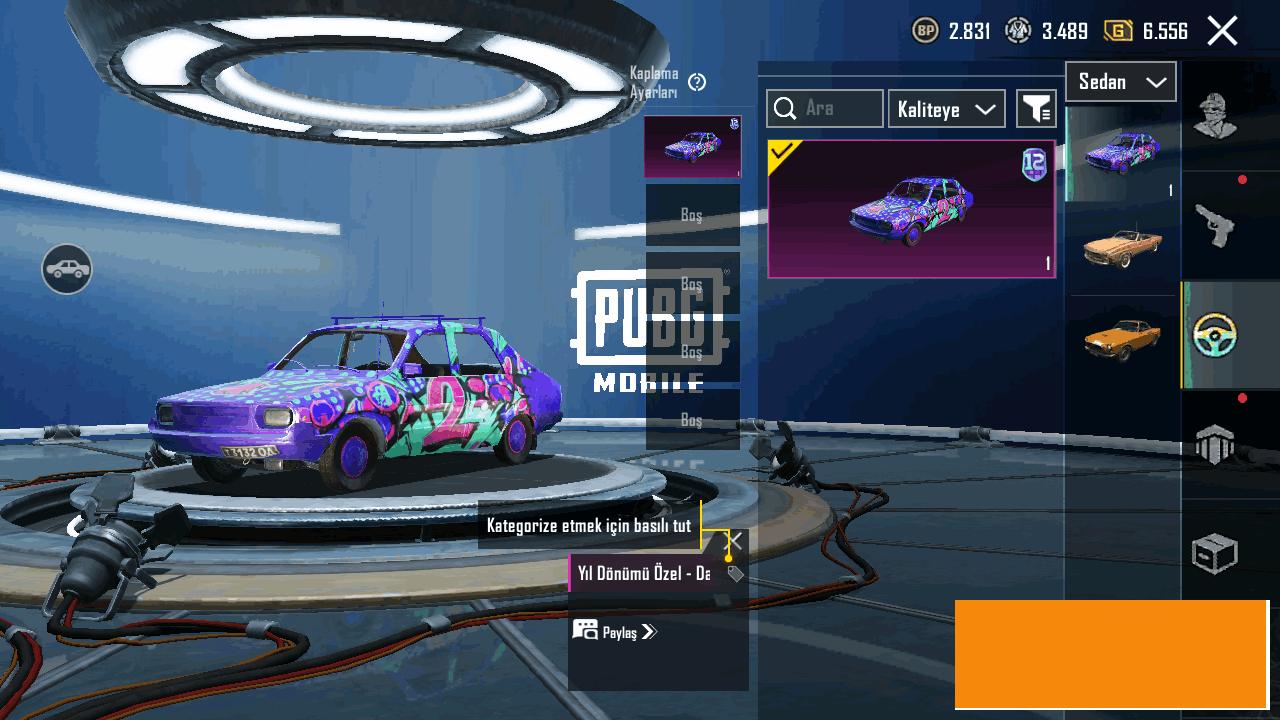Image resolution: width=1280 pixels, height=720 pixels.
Task: Click the equipped graffiti sedan skin slot
Action: tap(692, 147)
